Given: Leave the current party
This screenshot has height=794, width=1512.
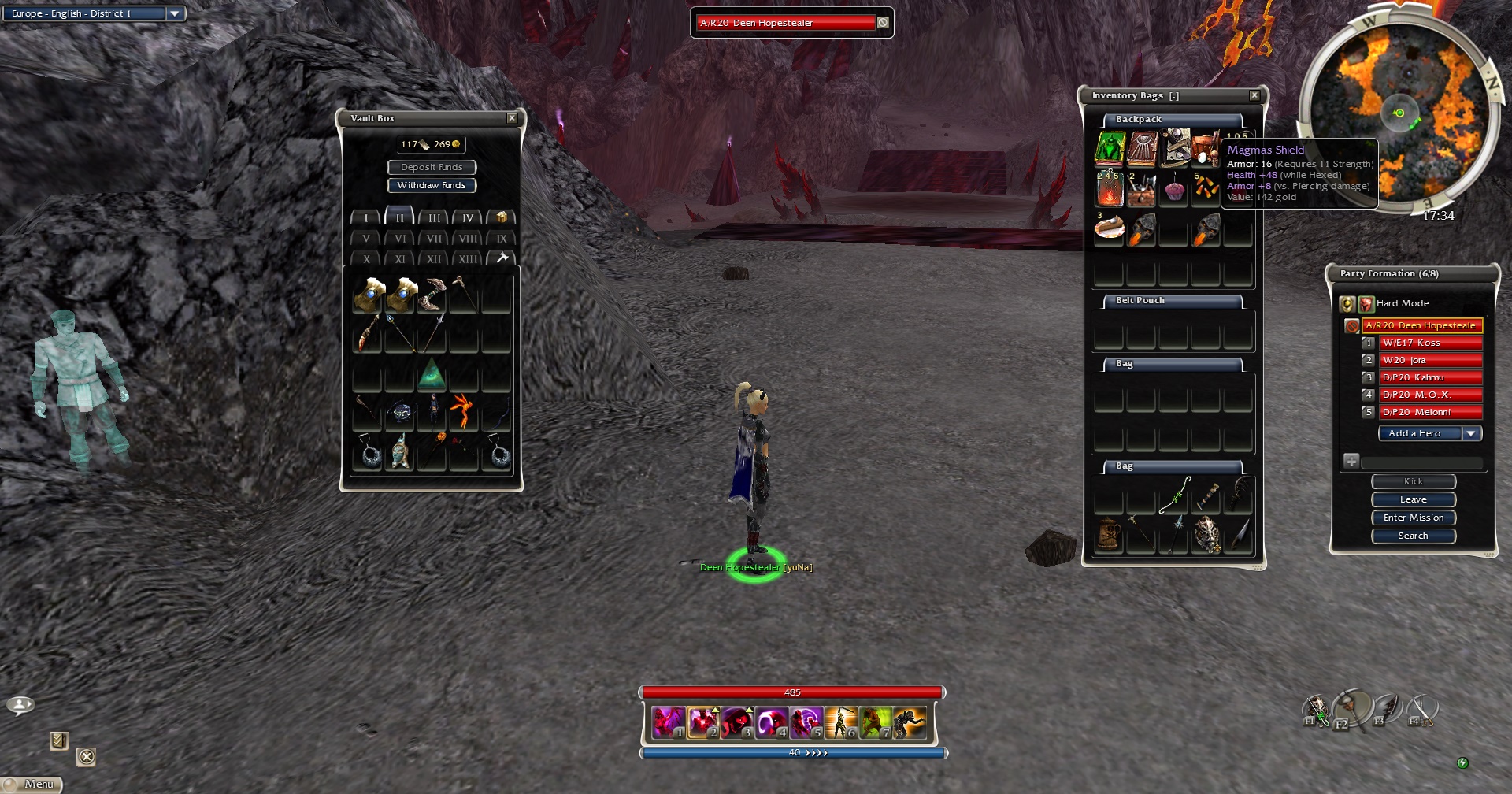Looking at the screenshot, I should click(x=1414, y=499).
